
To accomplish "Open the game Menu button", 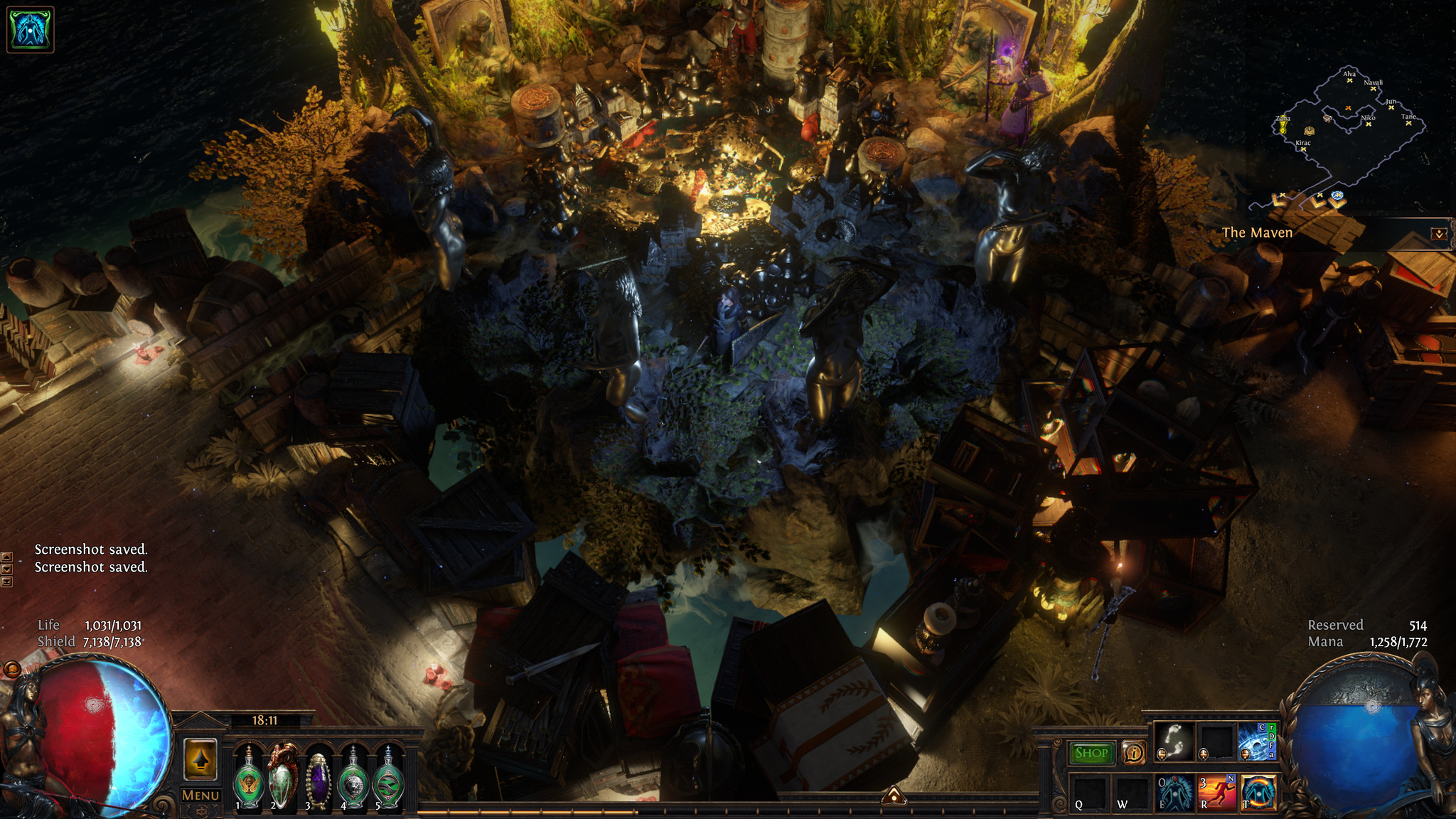I will pos(200,796).
